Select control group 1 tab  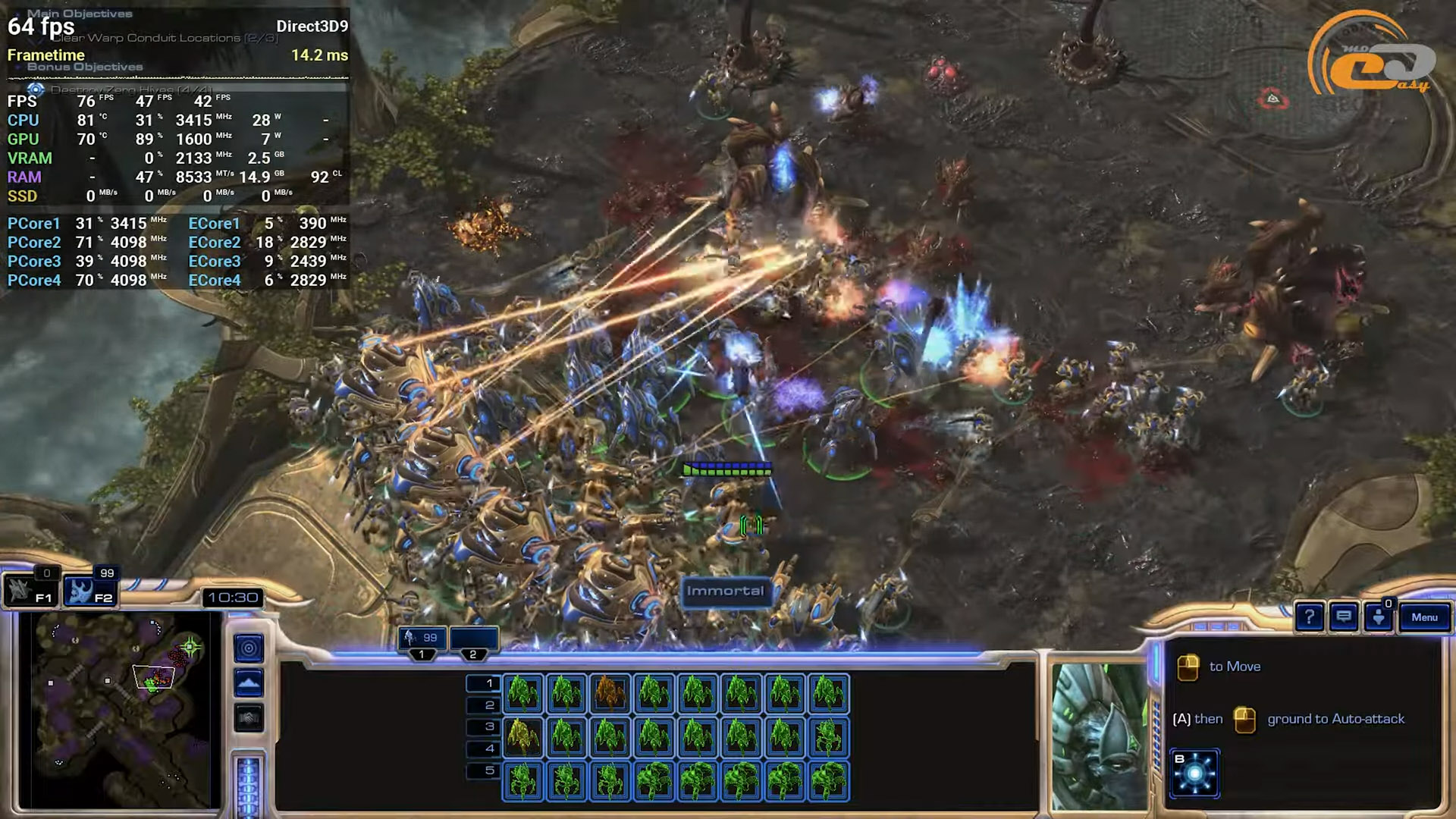click(x=422, y=640)
